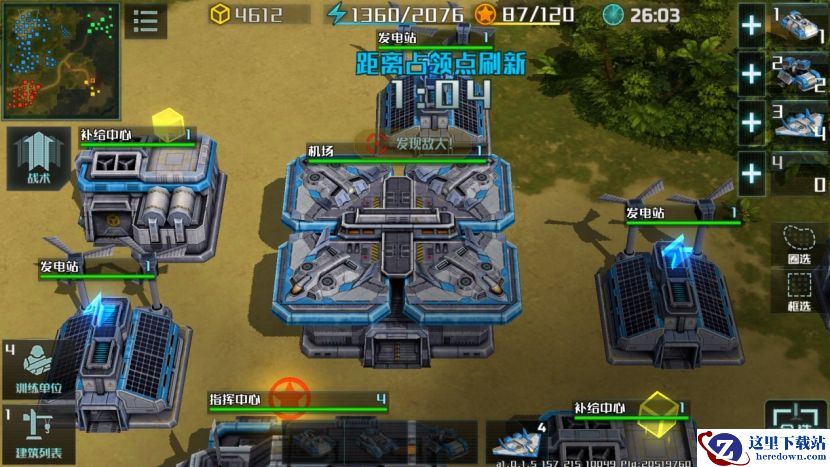Activate 圈选 lasso selection tool
This screenshot has height=467, width=830.
coord(797,245)
